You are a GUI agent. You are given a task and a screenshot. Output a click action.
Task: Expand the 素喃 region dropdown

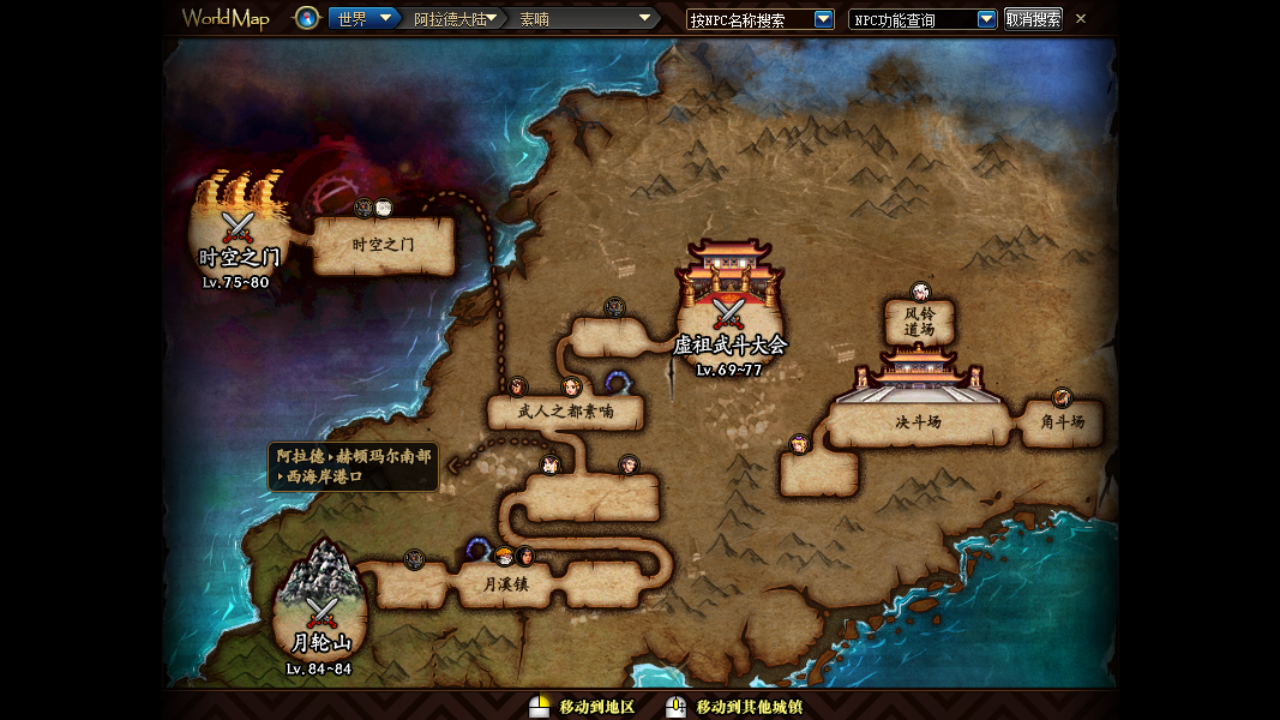click(644, 18)
